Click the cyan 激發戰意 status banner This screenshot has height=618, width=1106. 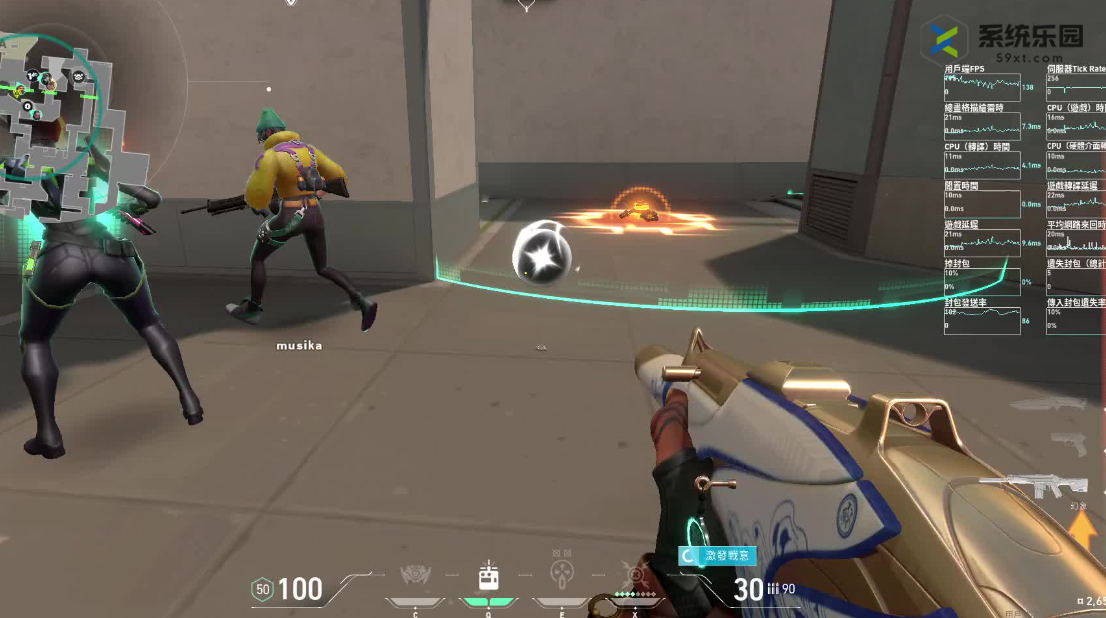(x=717, y=555)
